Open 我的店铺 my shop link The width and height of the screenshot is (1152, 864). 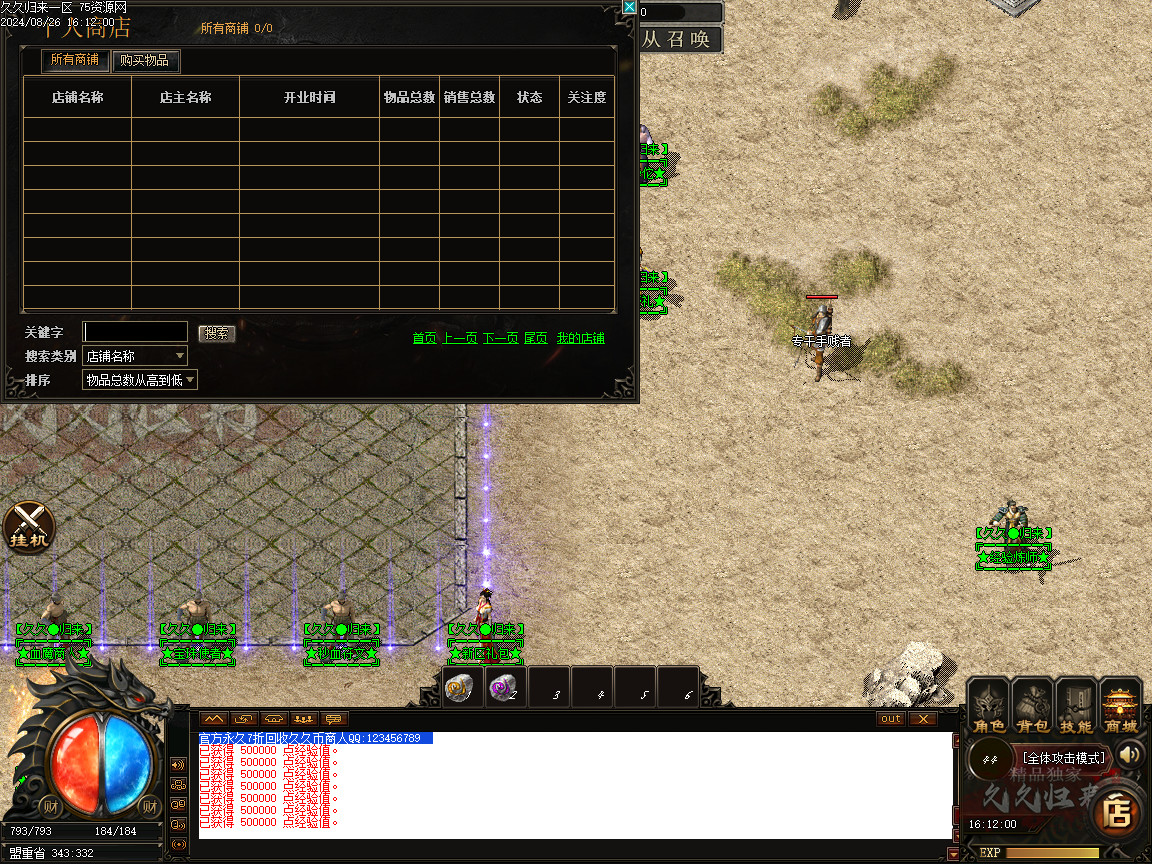click(x=580, y=338)
